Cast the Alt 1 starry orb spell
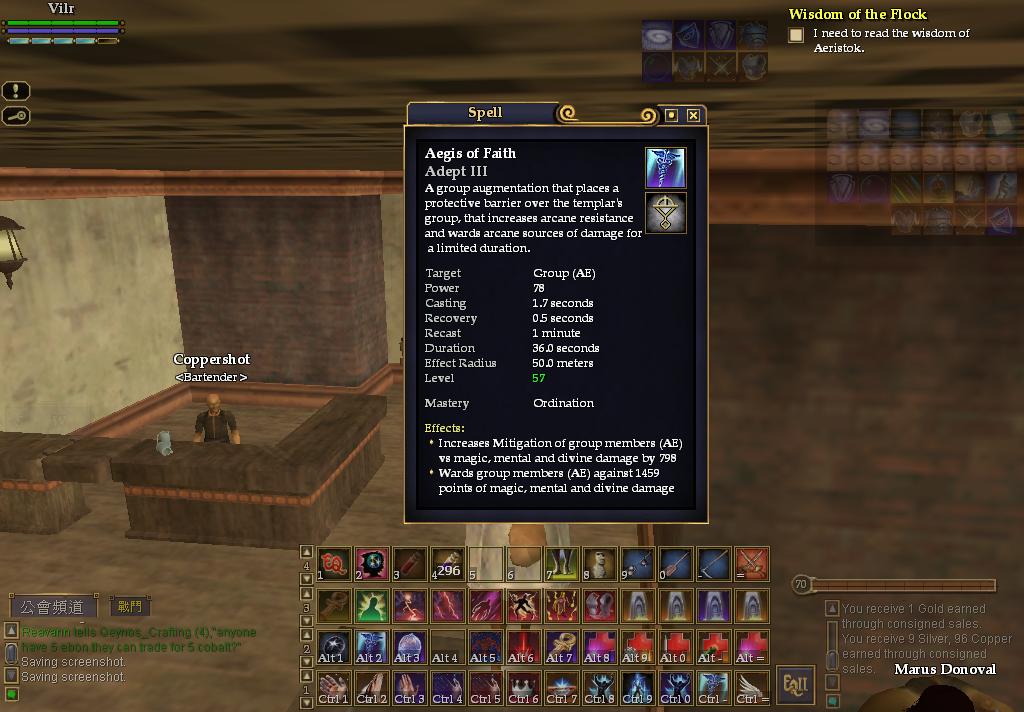The height and width of the screenshot is (712, 1024). (333, 645)
